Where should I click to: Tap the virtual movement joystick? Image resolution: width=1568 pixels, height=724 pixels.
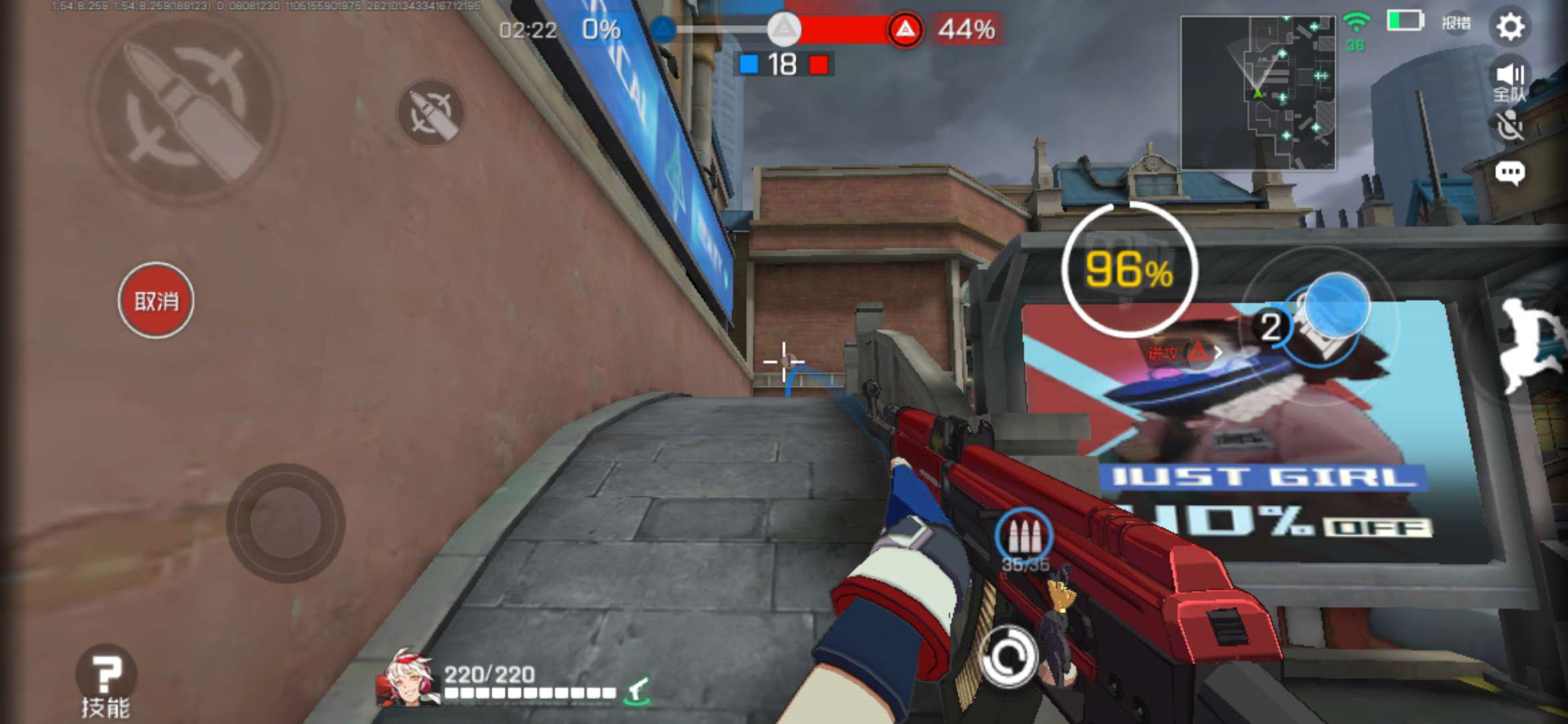pos(286,523)
